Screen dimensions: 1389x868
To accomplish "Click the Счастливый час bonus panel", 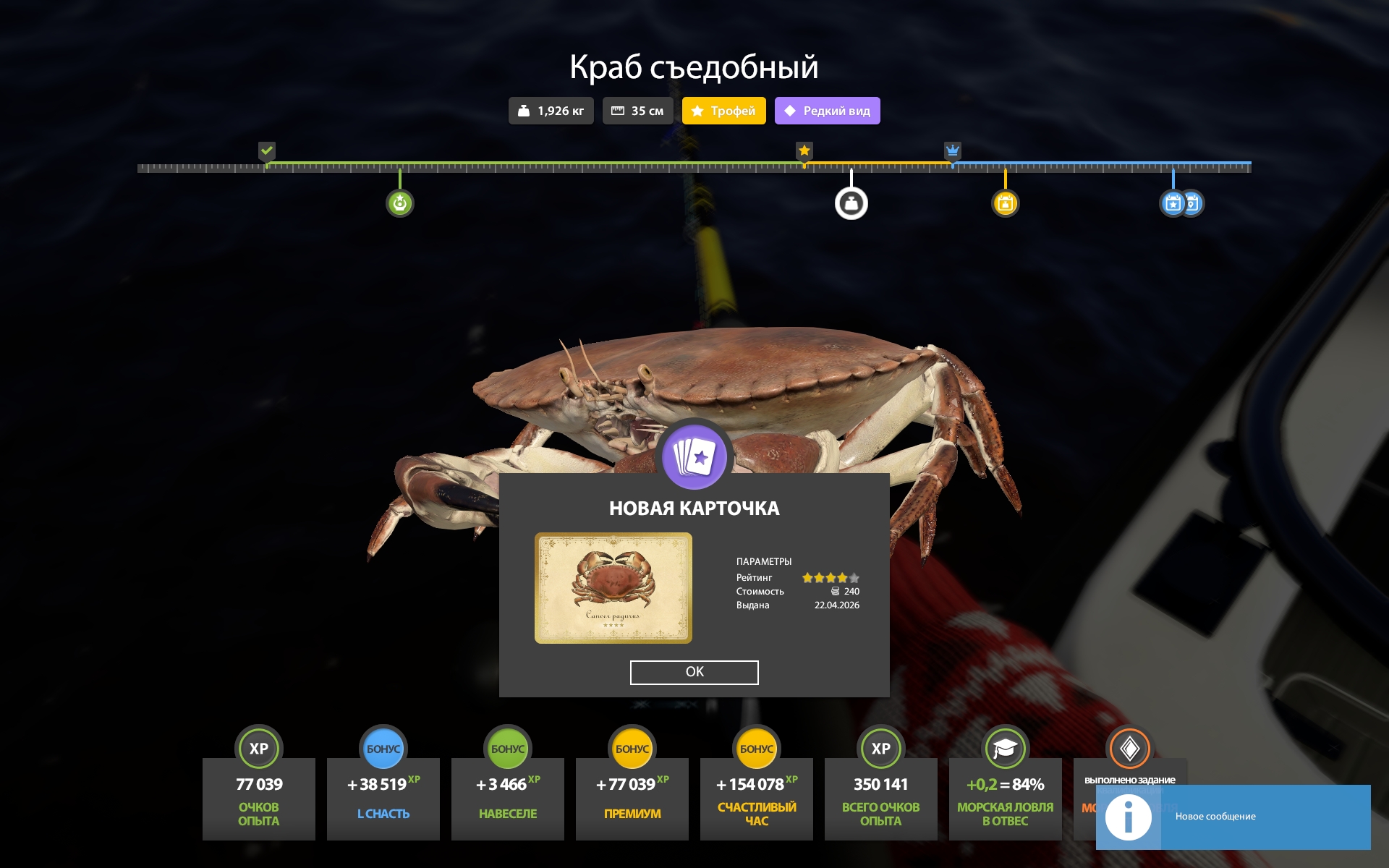I will [x=756, y=799].
